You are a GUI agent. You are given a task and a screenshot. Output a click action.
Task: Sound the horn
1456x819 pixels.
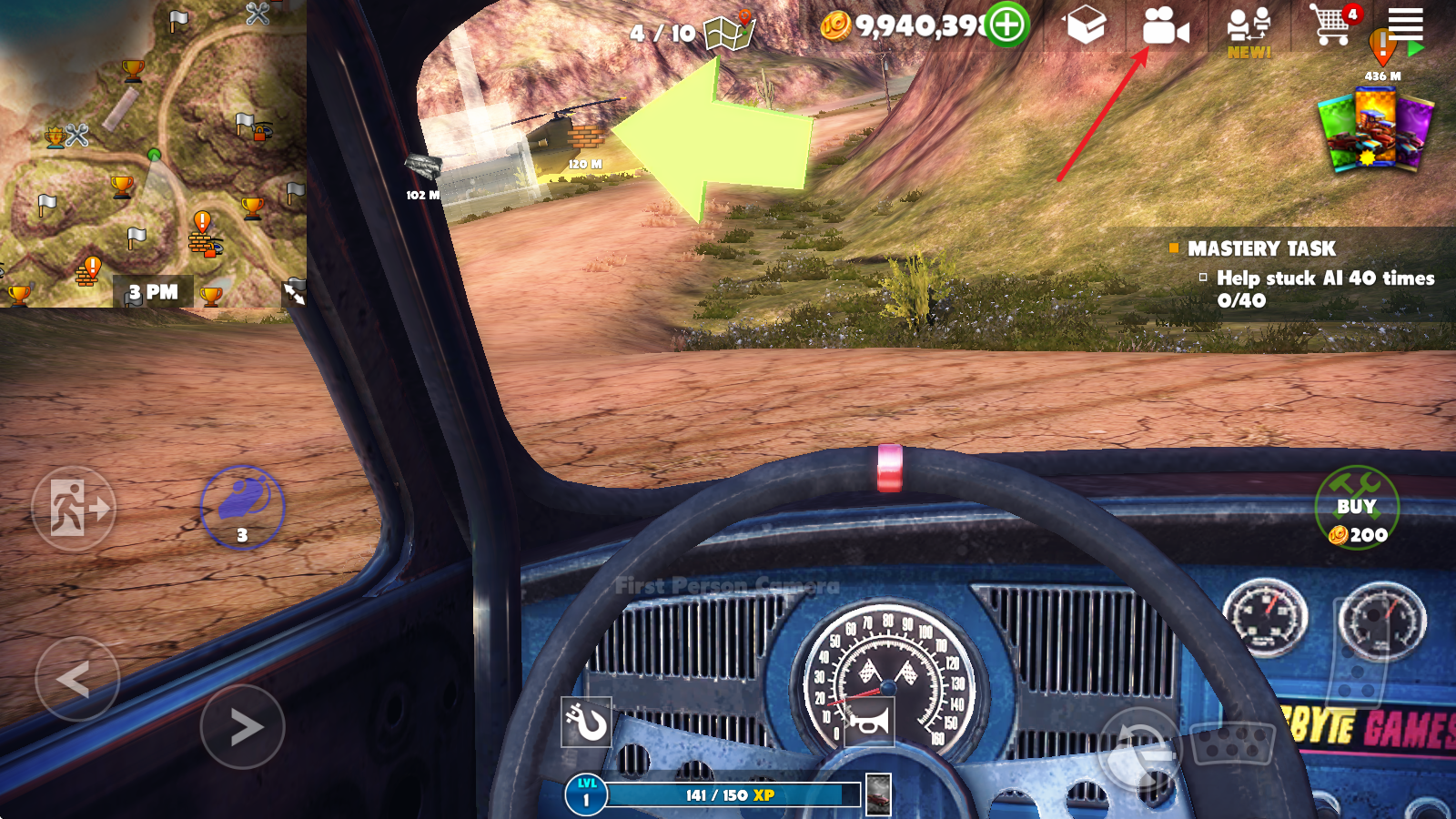tap(869, 723)
